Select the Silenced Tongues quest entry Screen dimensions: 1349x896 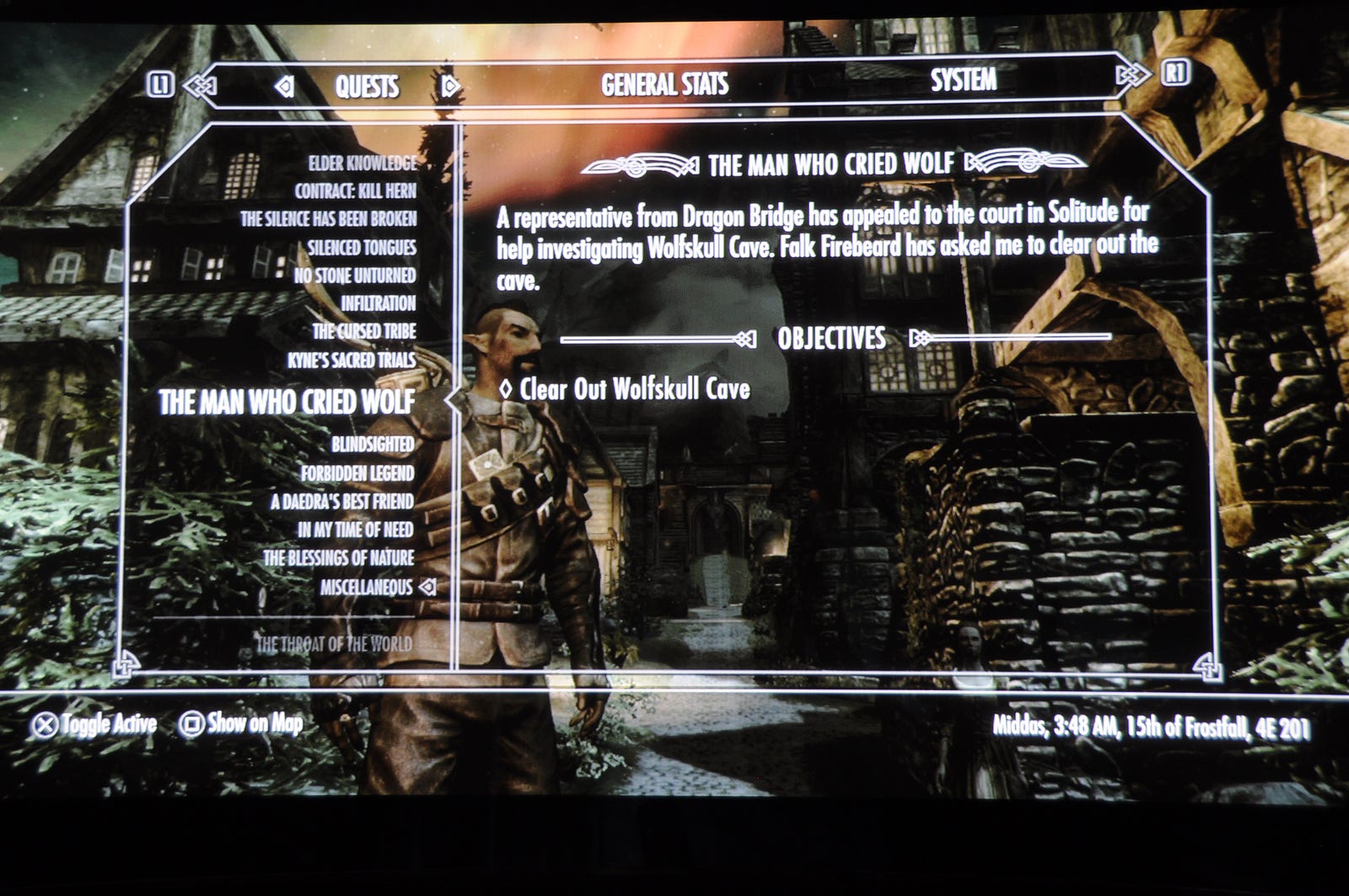pos(361,247)
